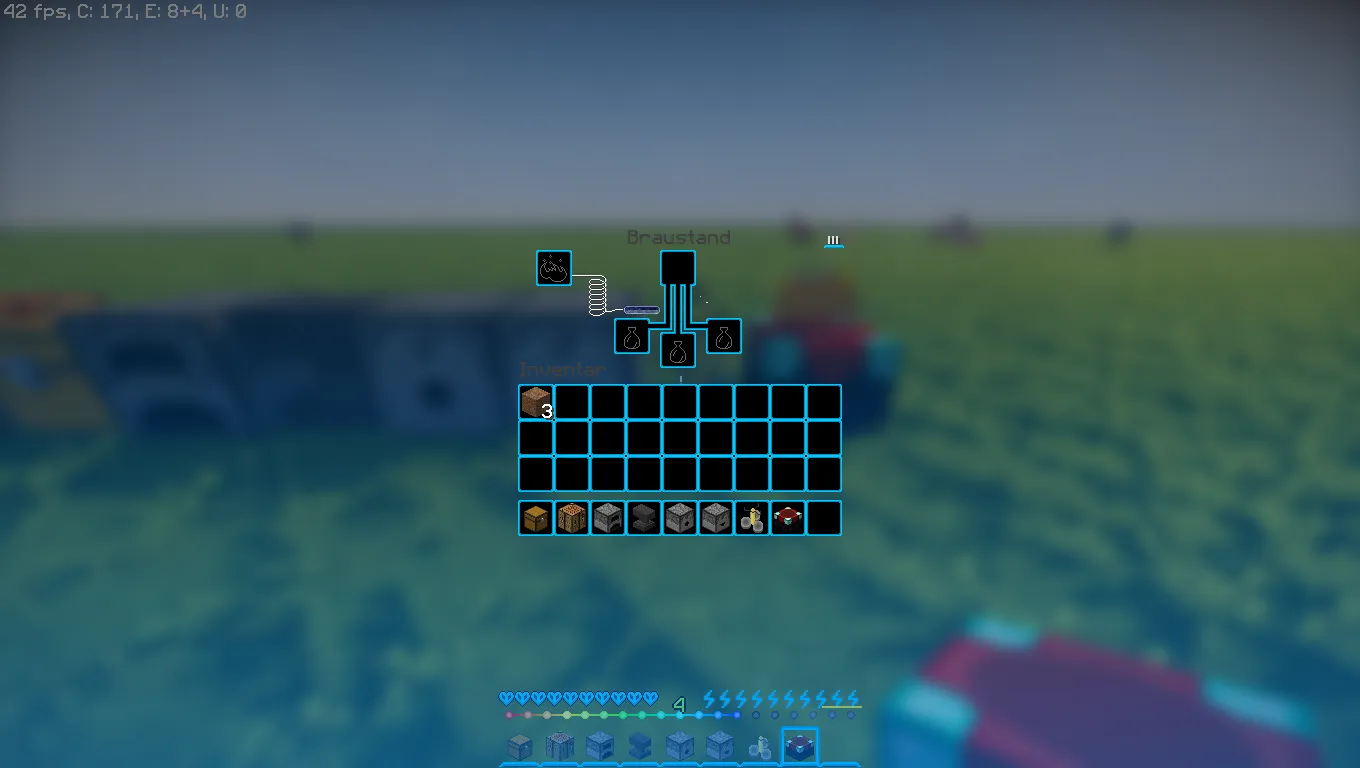Pick the anvil from the hotbar
The width and height of the screenshot is (1360, 768).
point(643,517)
